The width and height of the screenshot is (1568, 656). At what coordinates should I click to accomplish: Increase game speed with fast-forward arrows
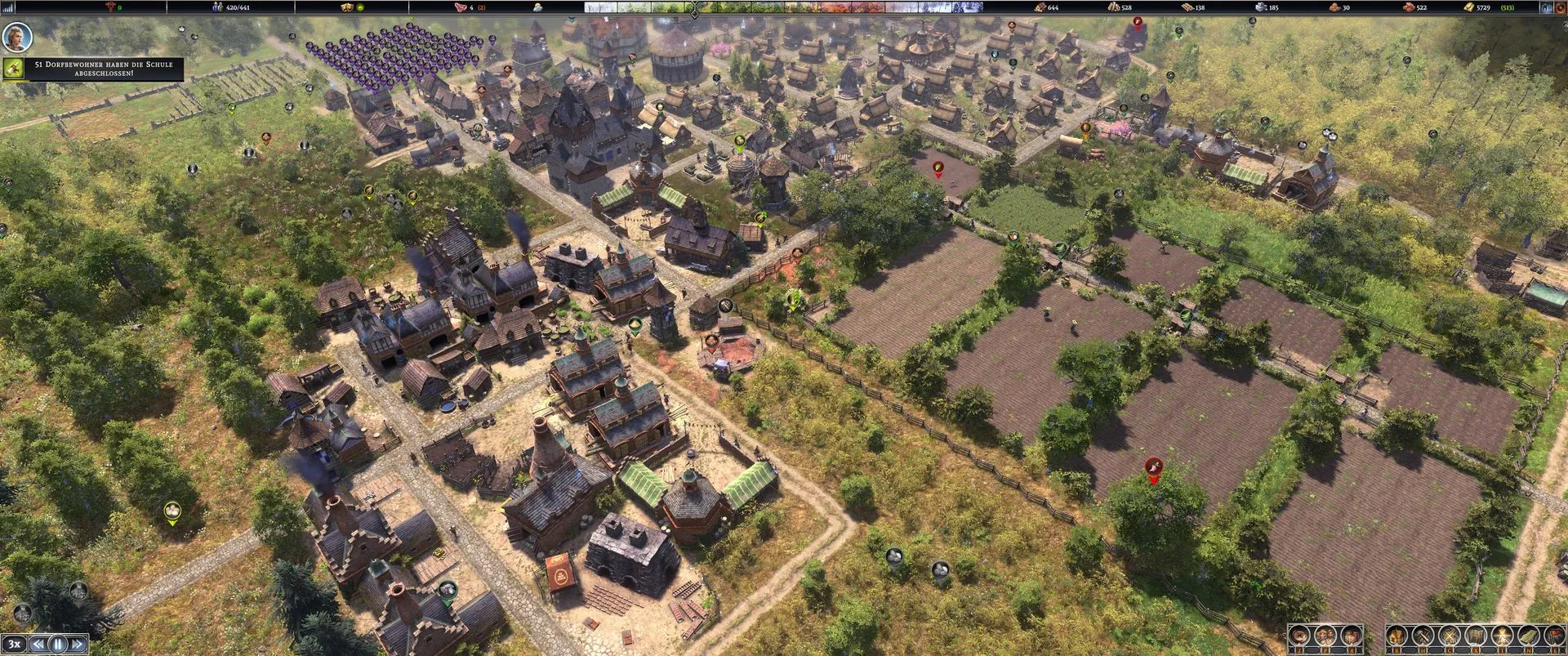coord(78,644)
